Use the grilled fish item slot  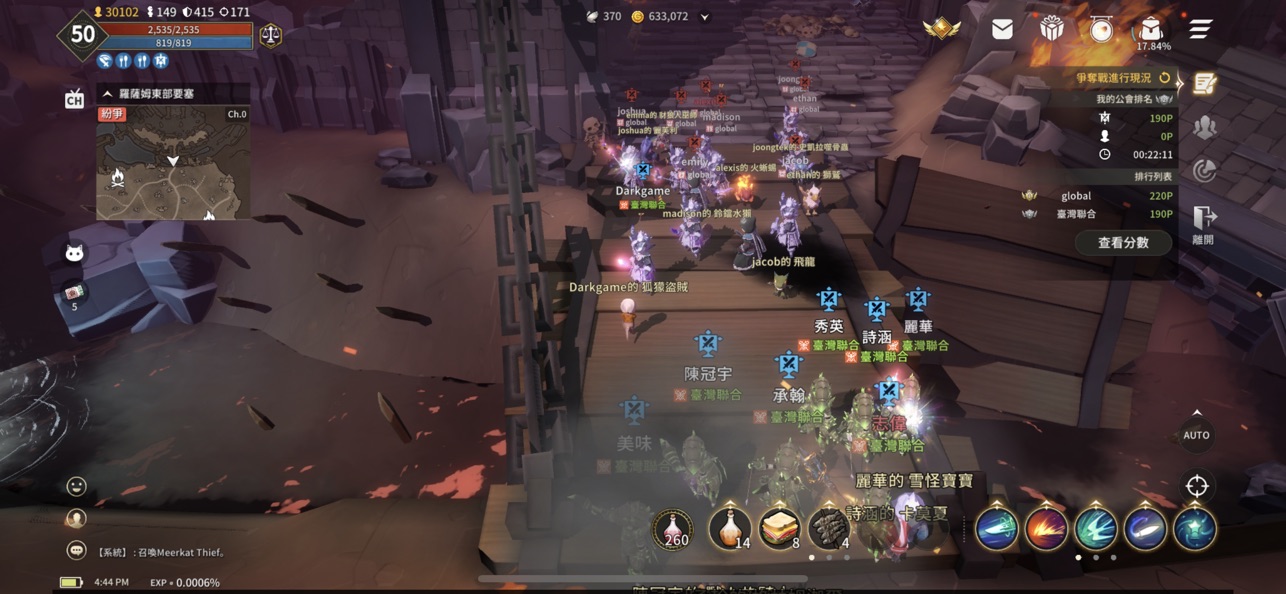click(x=829, y=529)
